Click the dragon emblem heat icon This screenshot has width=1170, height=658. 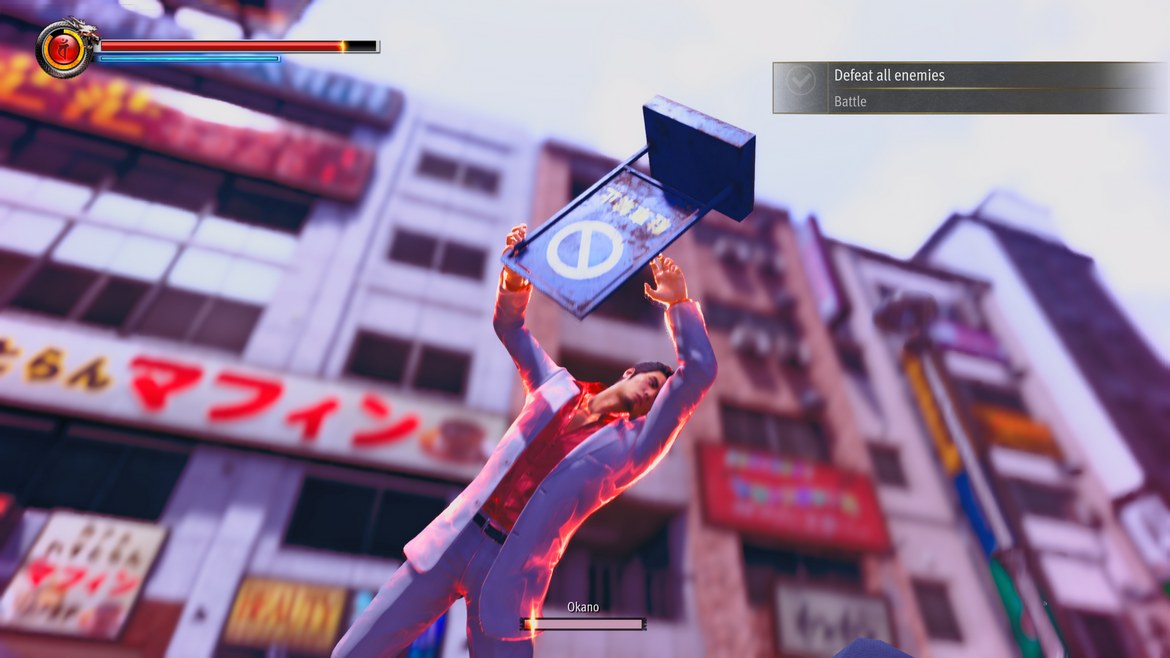[x=64, y=47]
